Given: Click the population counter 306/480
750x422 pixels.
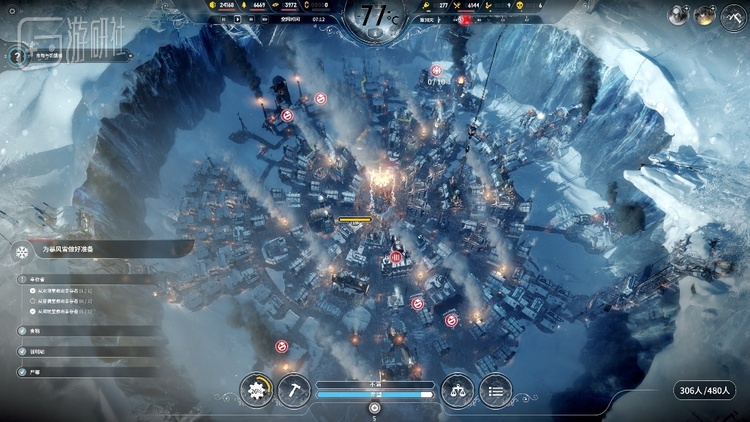Looking at the screenshot, I should (706, 391).
